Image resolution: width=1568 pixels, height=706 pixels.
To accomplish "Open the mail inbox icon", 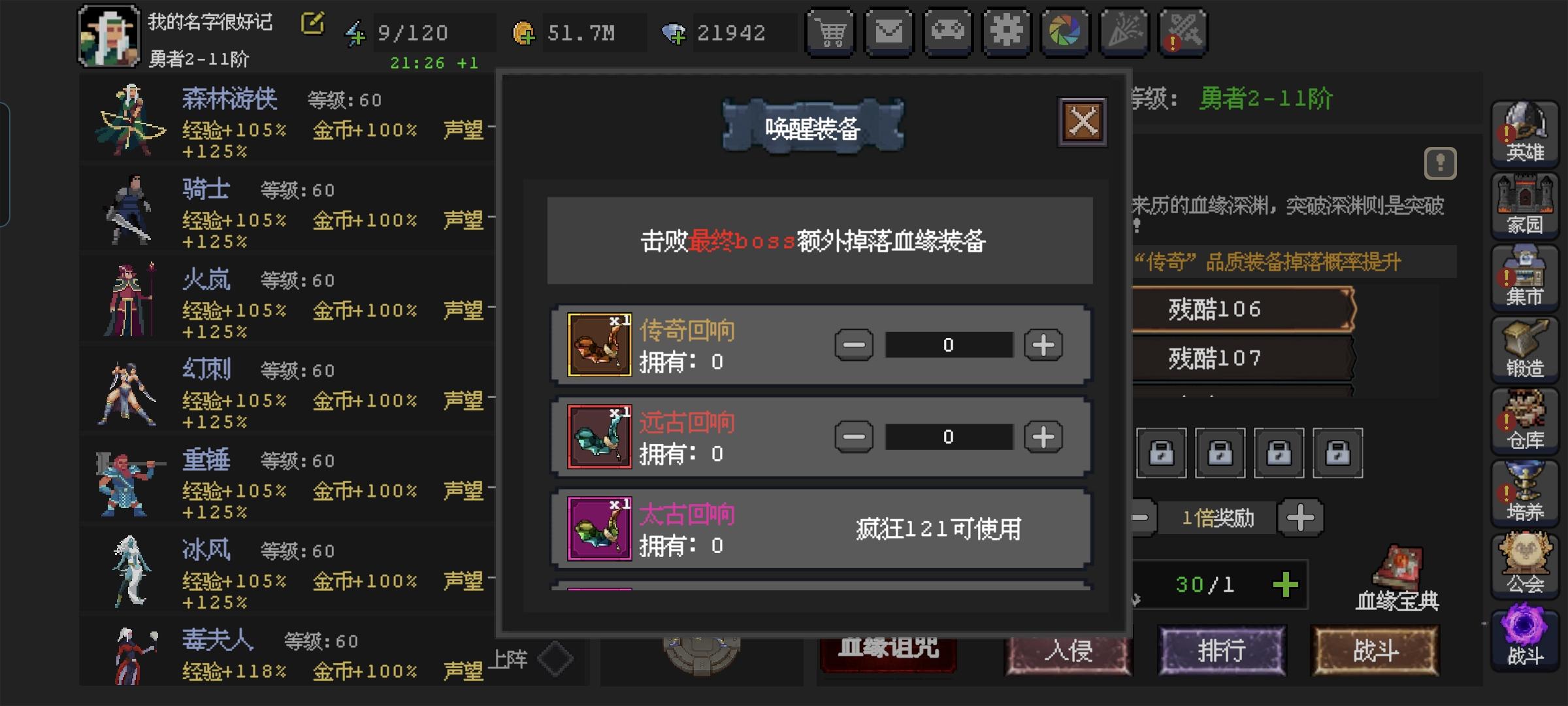I will (889, 31).
